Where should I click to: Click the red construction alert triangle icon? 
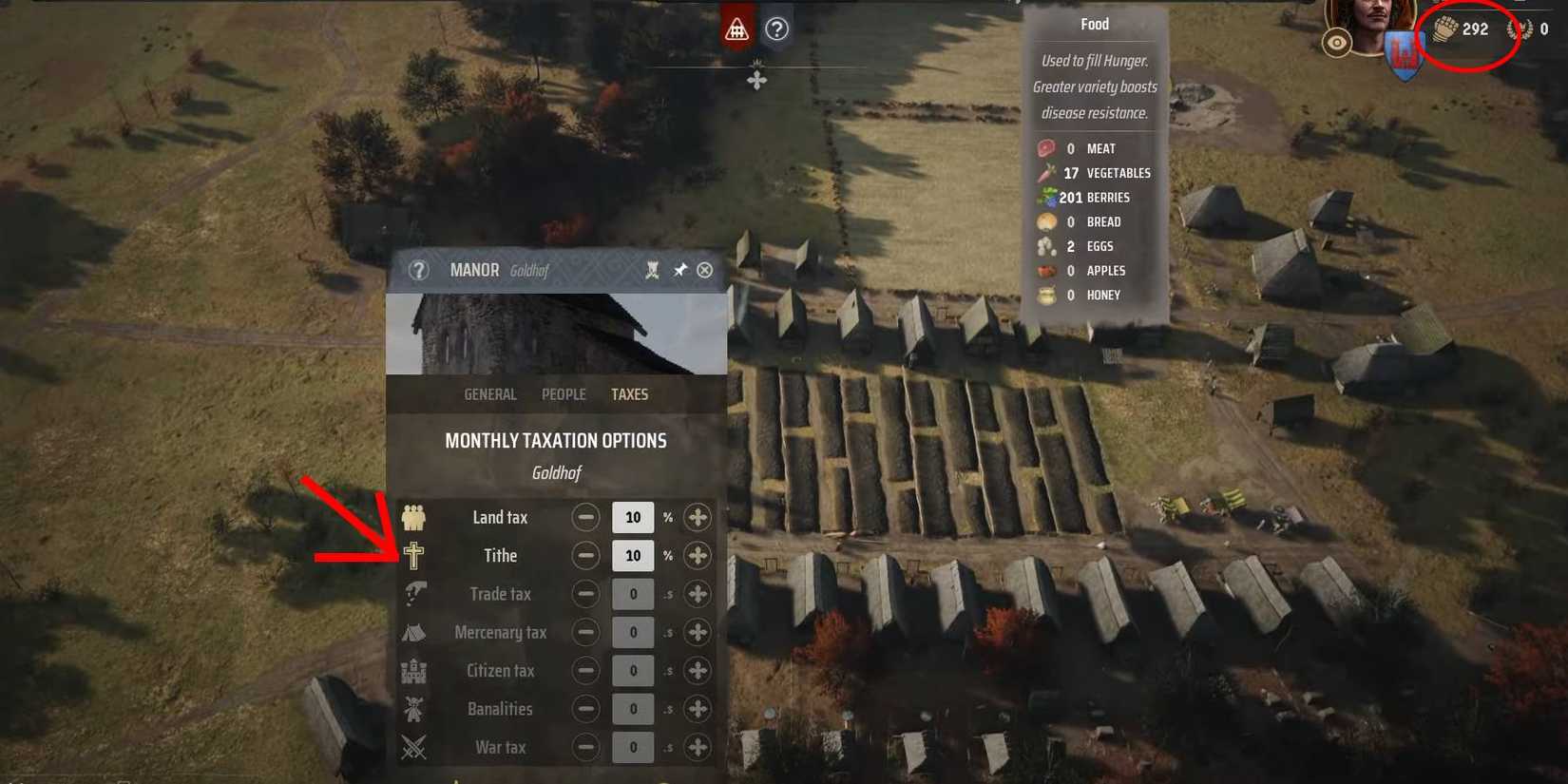[736, 29]
